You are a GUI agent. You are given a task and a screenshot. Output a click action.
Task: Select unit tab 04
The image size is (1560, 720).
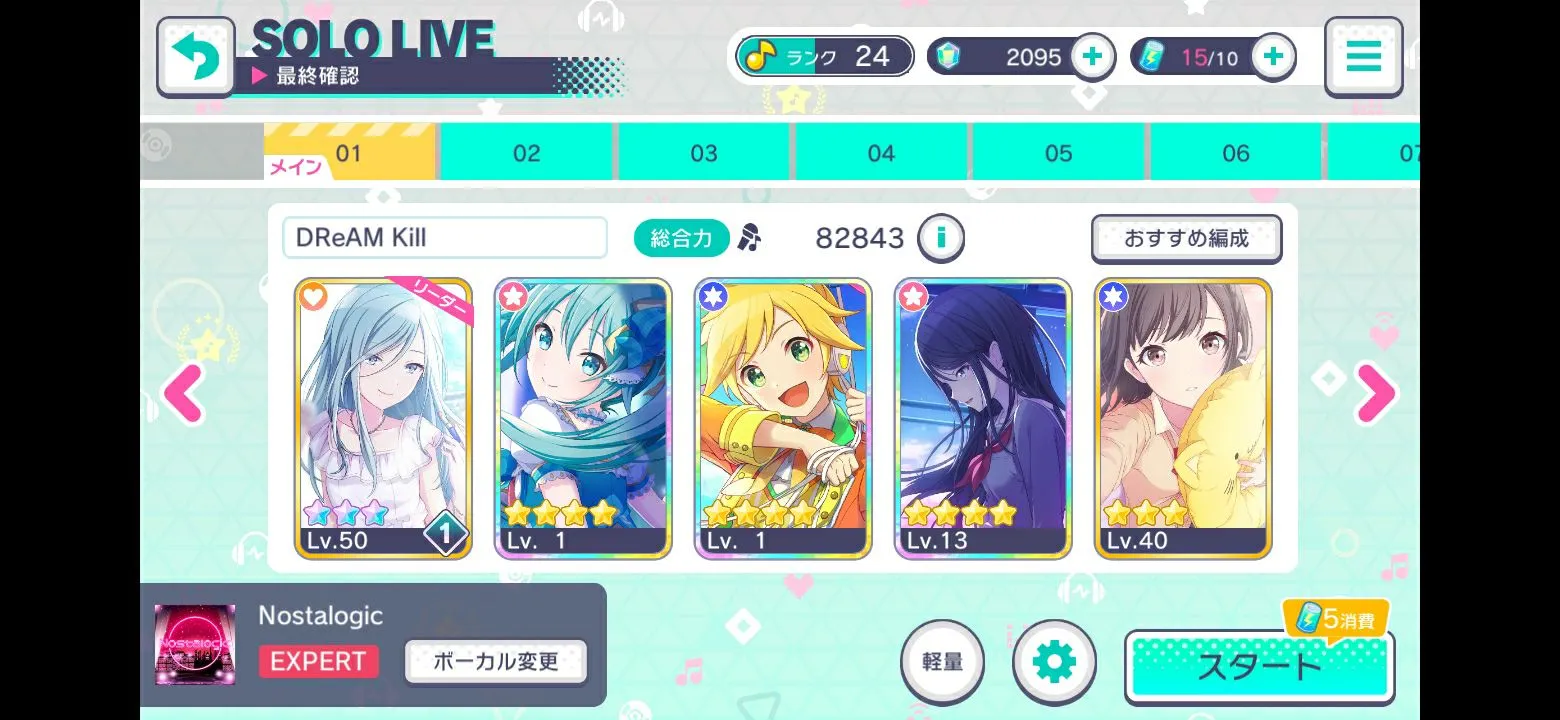pos(881,153)
